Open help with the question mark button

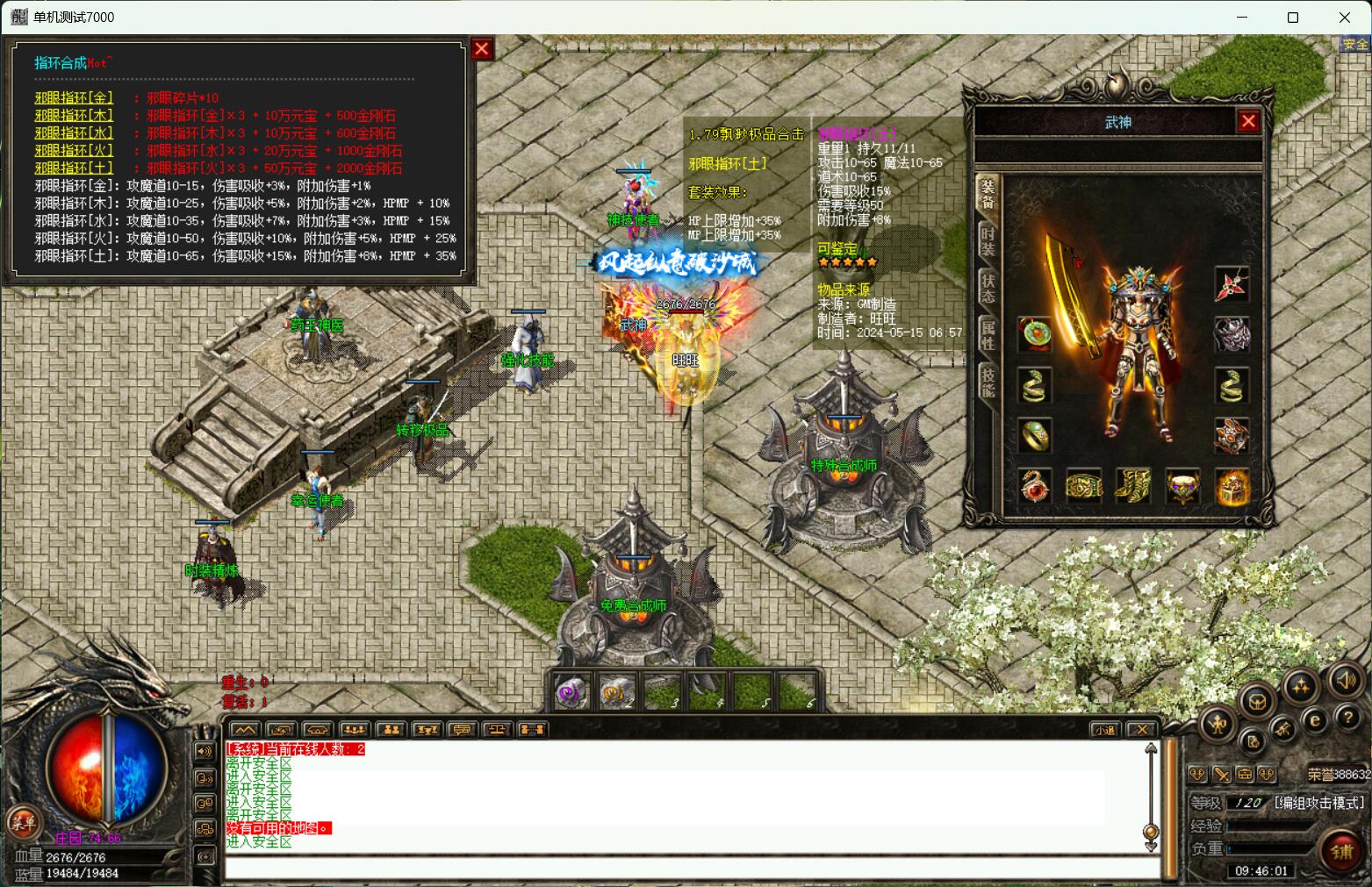tap(1347, 718)
